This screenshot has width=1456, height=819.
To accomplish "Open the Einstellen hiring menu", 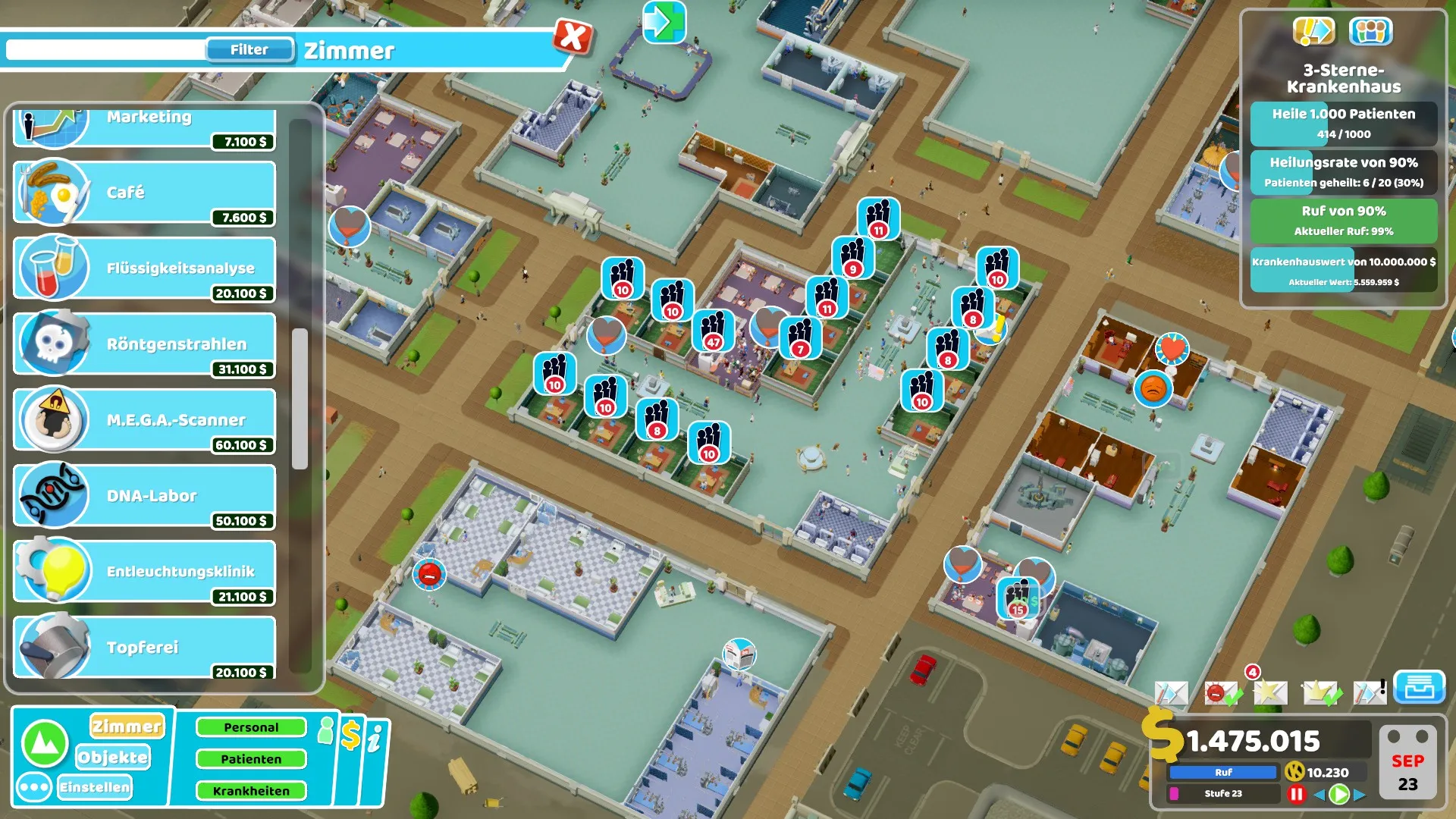I will tap(95, 787).
